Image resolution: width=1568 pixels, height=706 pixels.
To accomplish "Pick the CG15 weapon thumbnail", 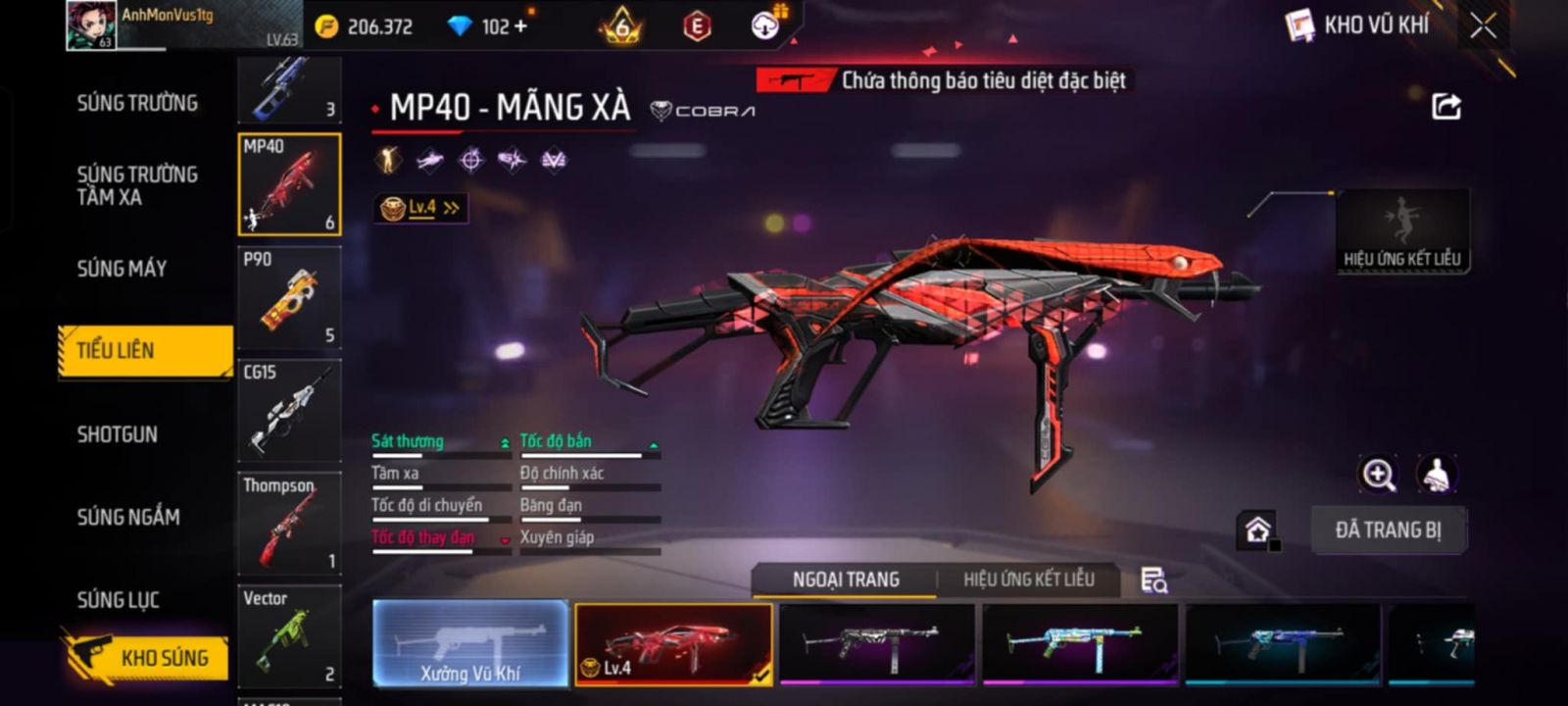I will (x=289, y=411).
